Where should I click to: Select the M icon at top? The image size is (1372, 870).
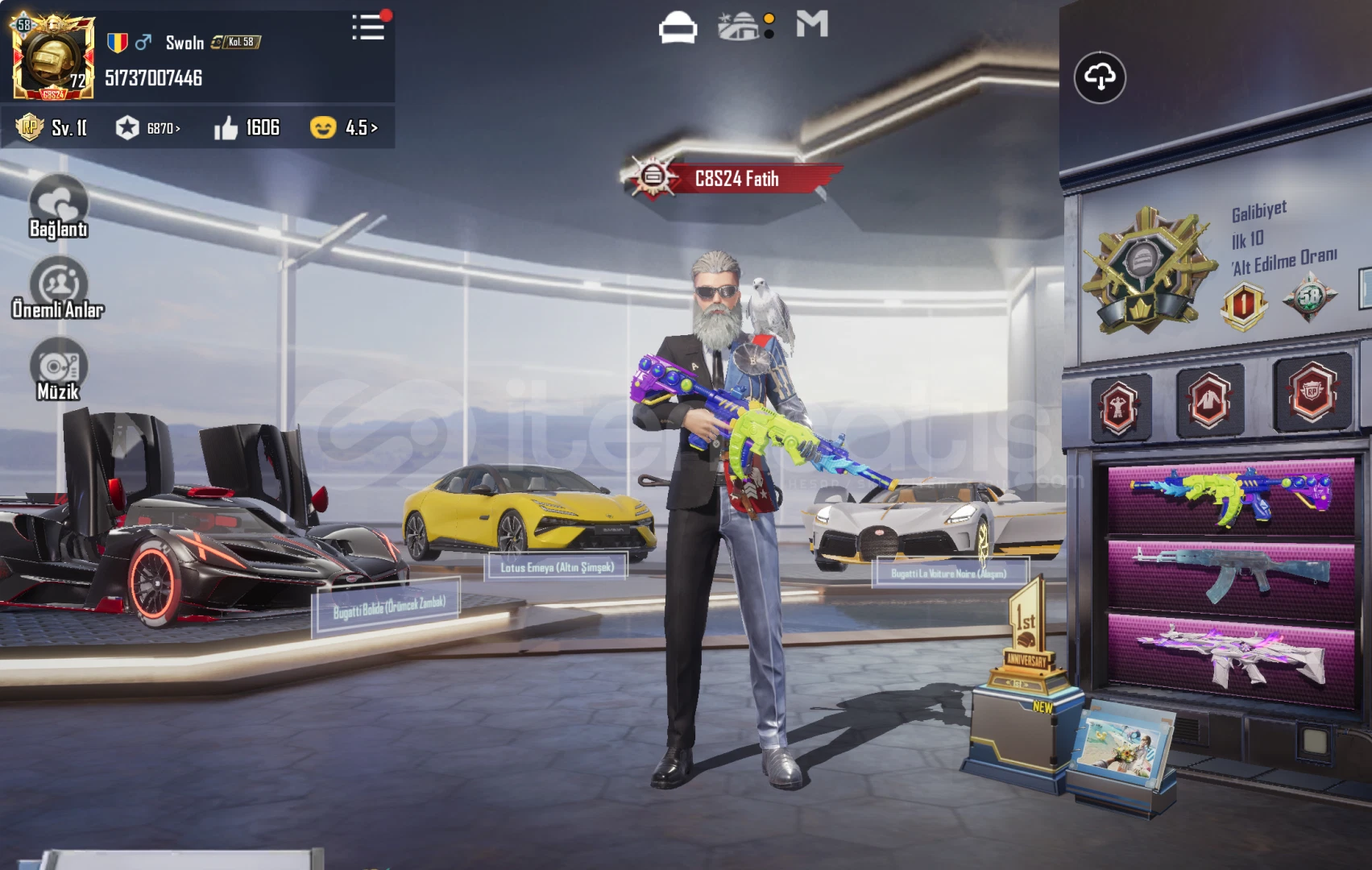tap(812, 25)
